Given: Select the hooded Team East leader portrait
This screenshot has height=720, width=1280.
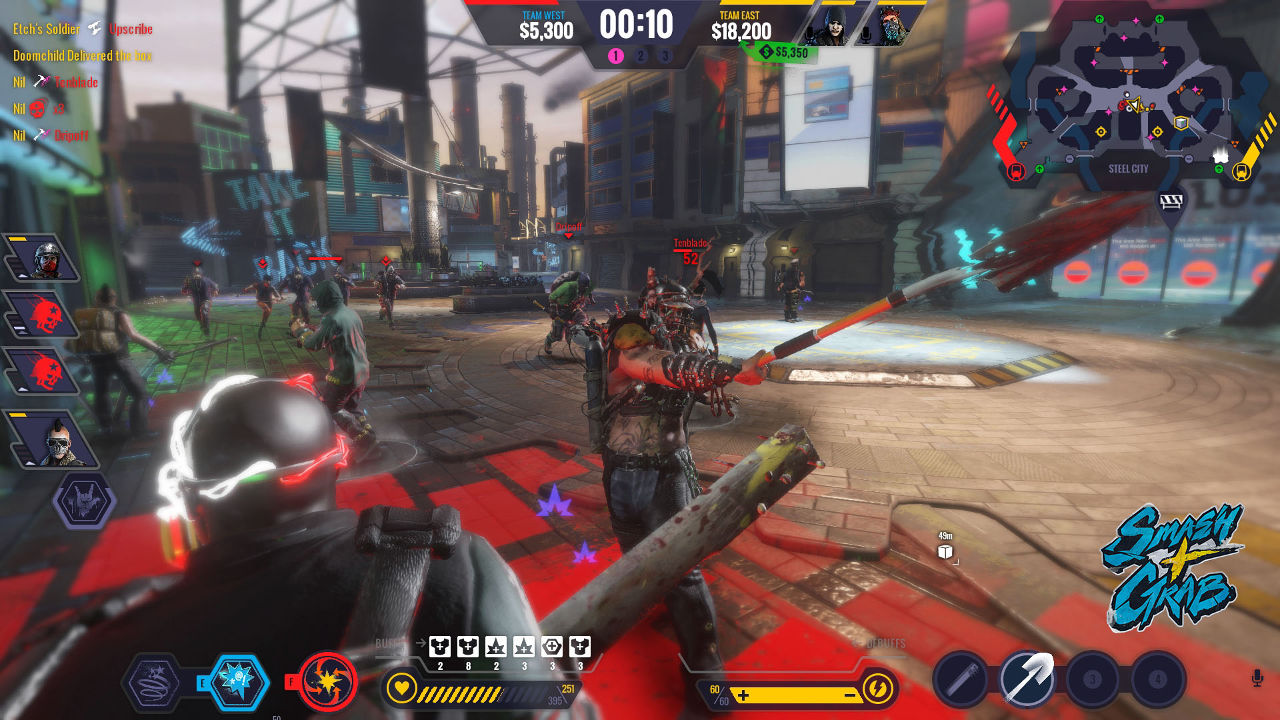Looking at the screenshot, I should (x=828, y=26).
